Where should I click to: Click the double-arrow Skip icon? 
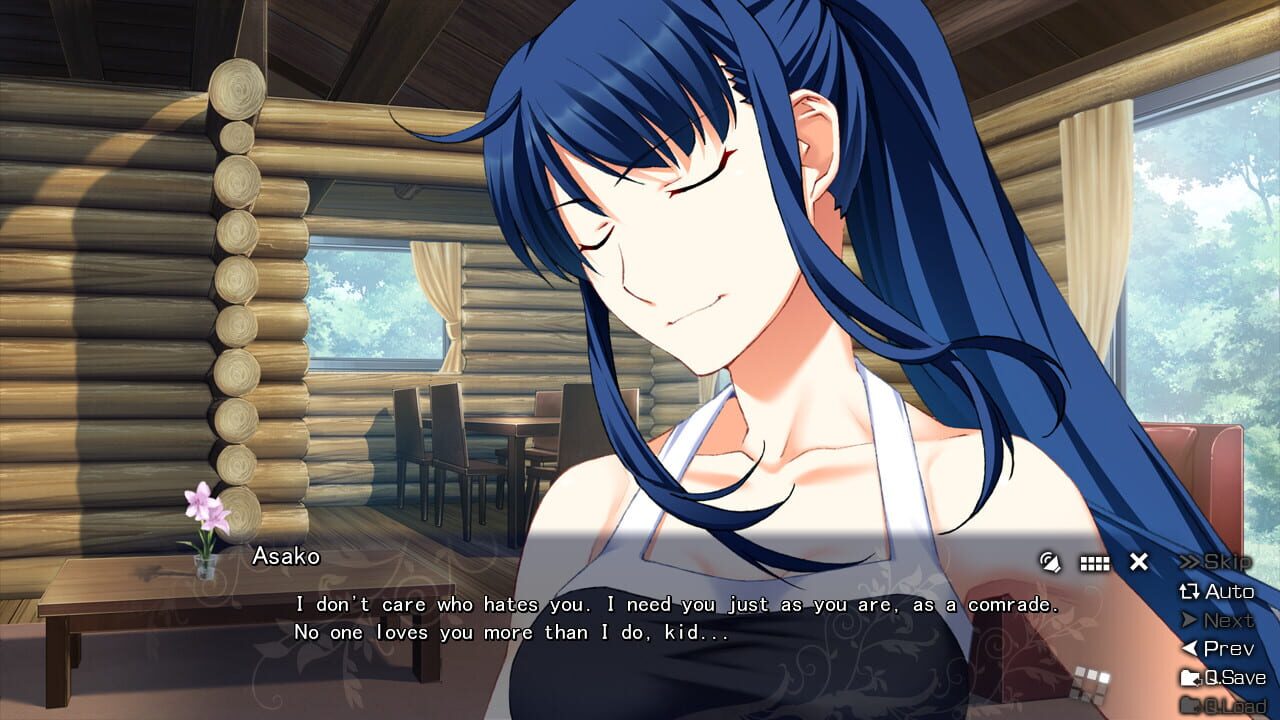coord(1190,563)
